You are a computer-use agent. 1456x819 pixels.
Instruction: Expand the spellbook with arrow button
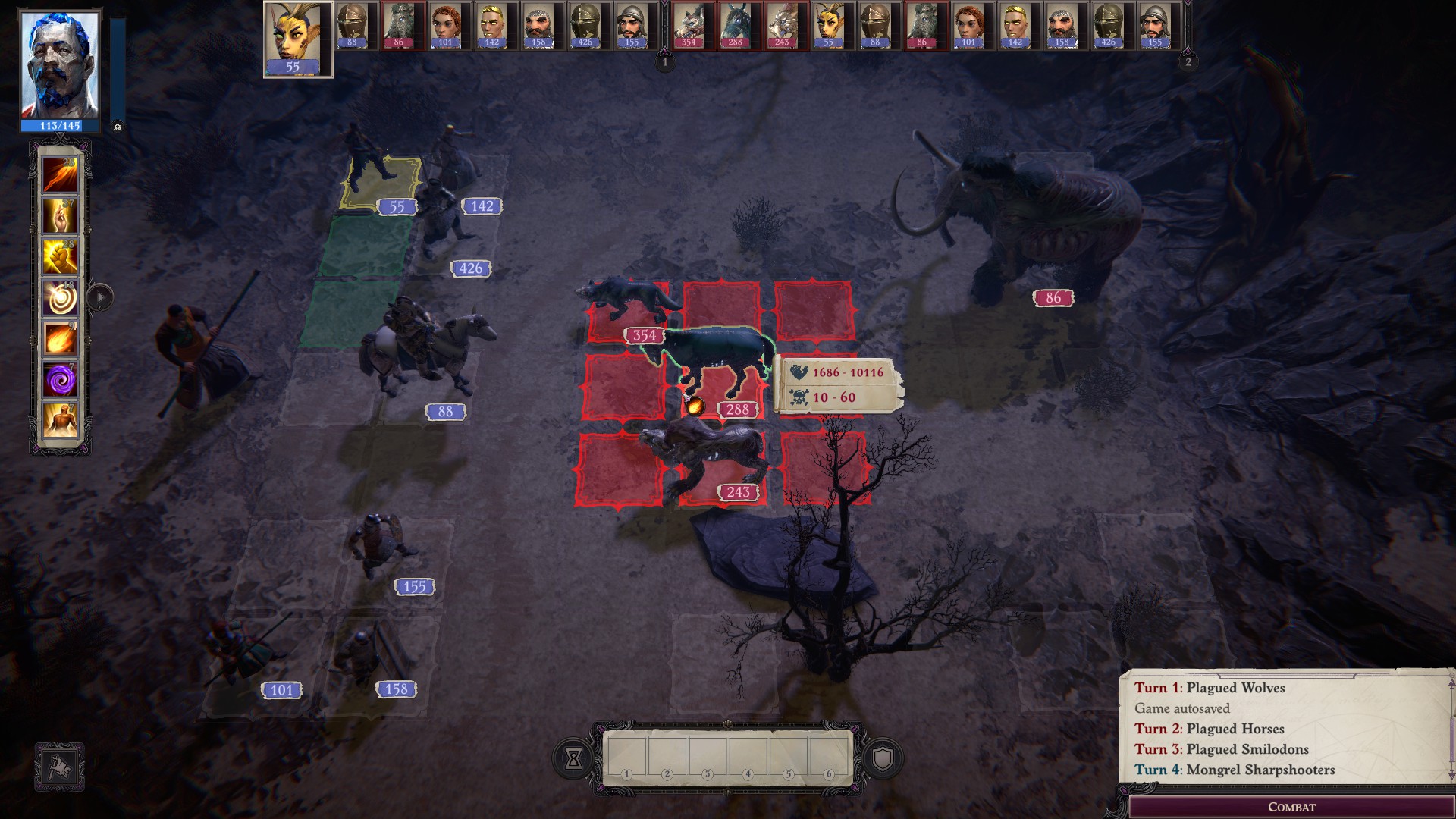tap(100, 297)
